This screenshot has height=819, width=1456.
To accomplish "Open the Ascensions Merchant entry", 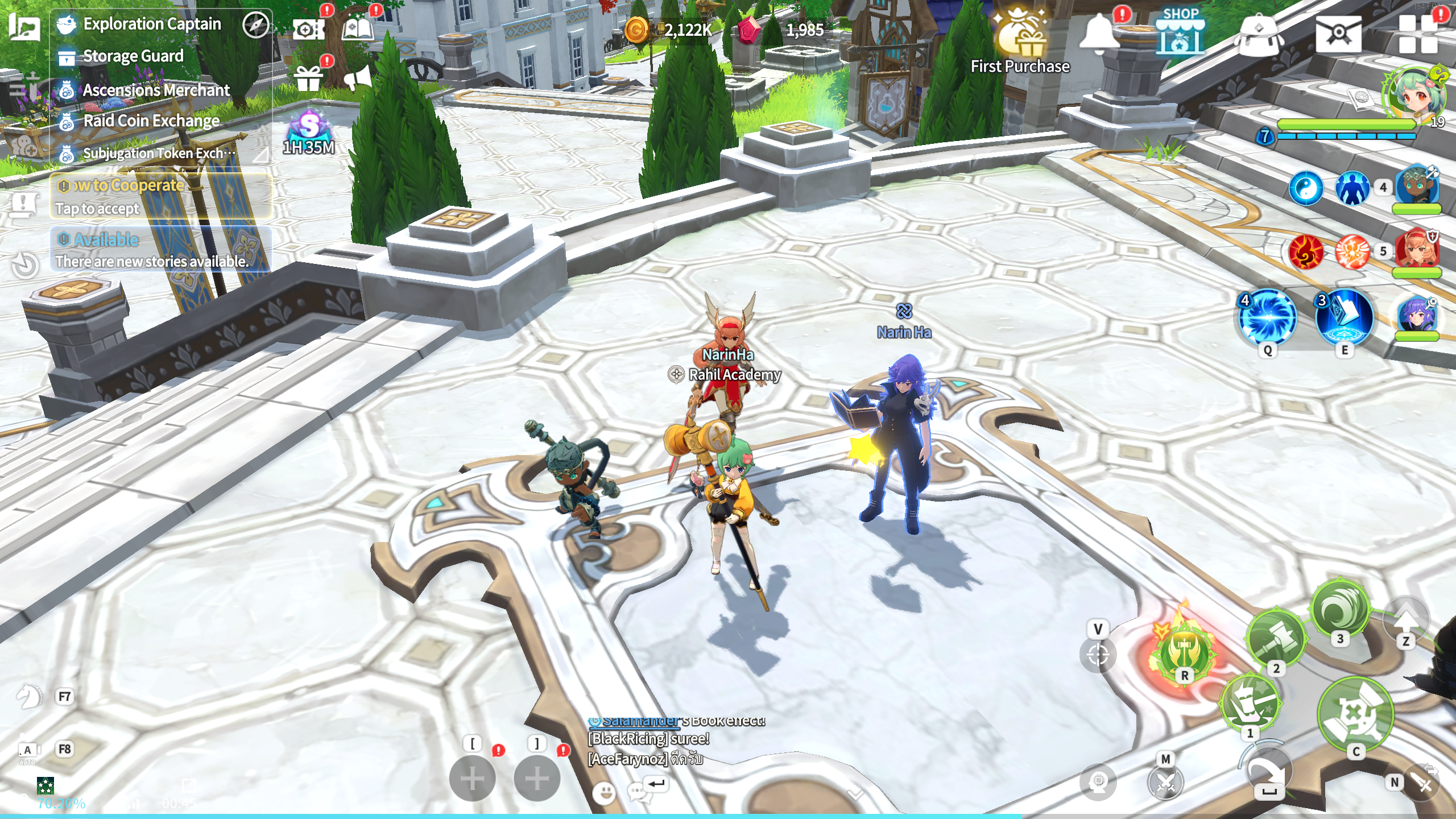I will click(156, 90).
